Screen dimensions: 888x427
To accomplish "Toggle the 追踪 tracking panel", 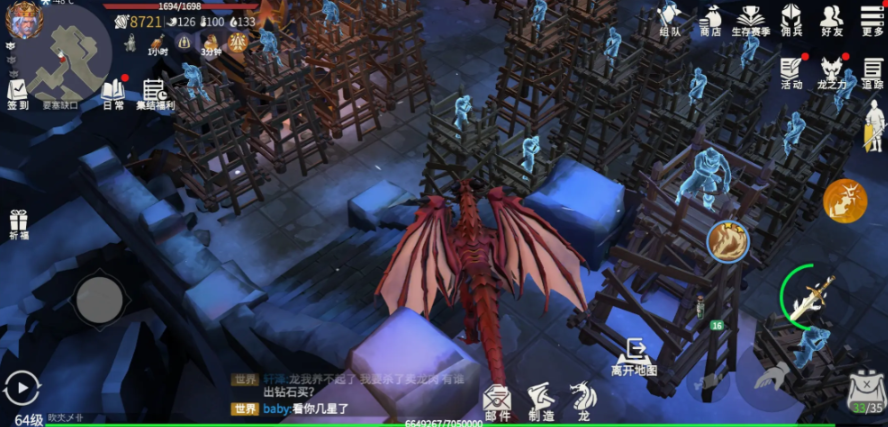I will (x=872, y=73).
